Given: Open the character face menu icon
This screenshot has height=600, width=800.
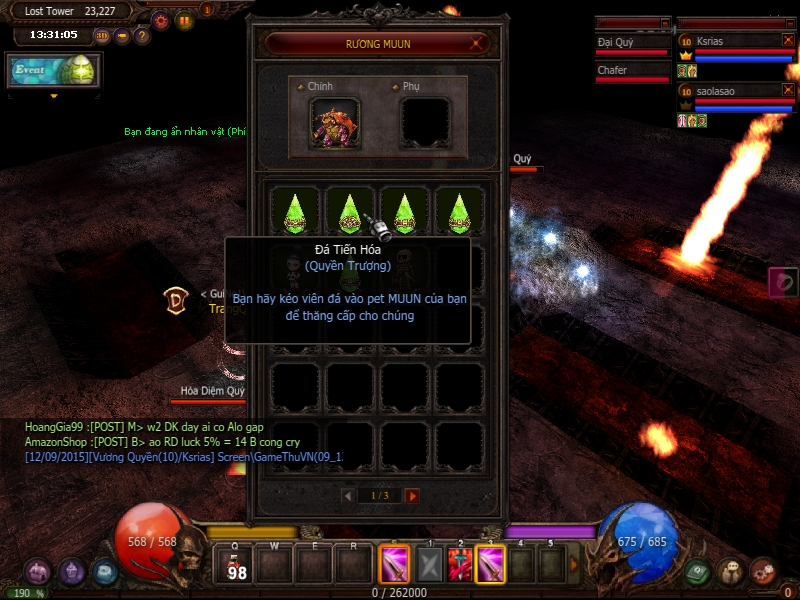Looking at the screenshot, I should click(731, 570).
